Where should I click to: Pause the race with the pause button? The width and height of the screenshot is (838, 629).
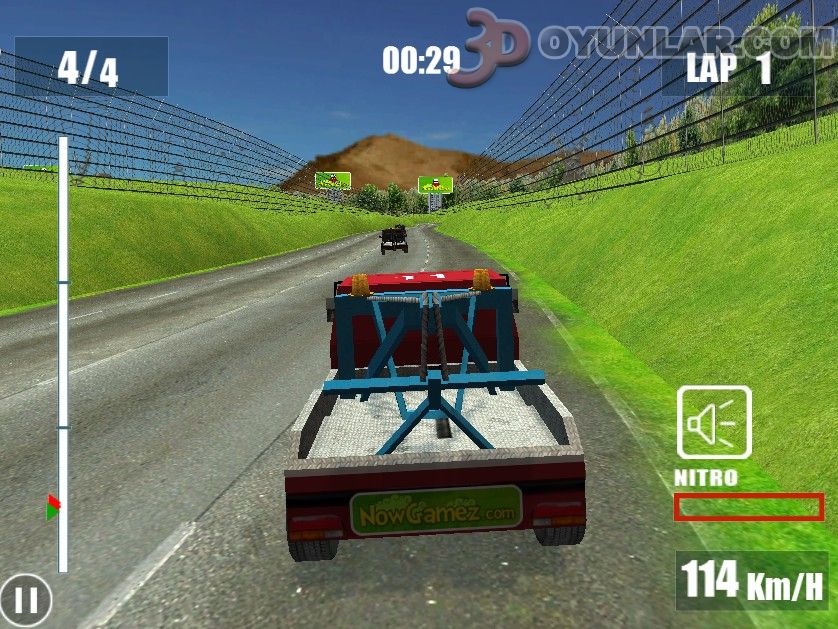click(26, 601)
